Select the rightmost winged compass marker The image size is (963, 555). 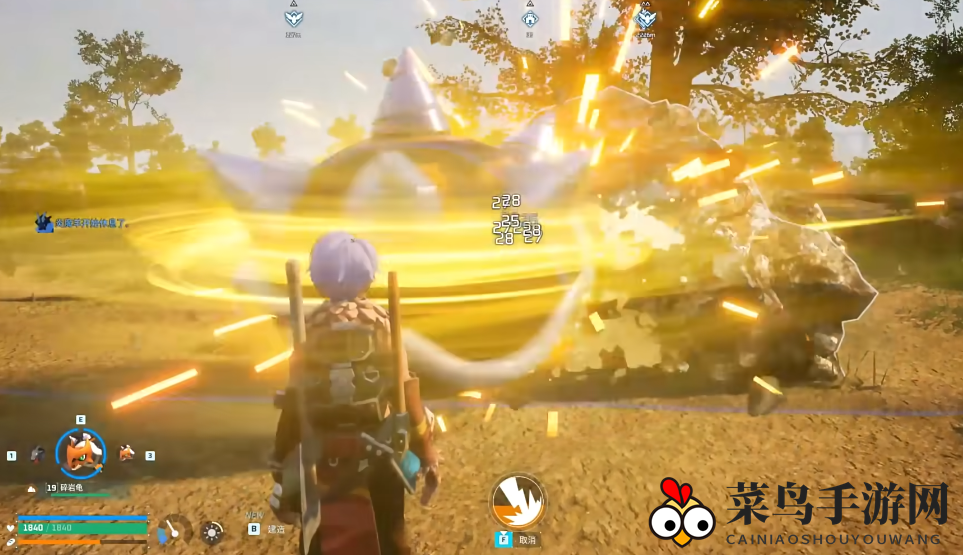tap(646, 17)
